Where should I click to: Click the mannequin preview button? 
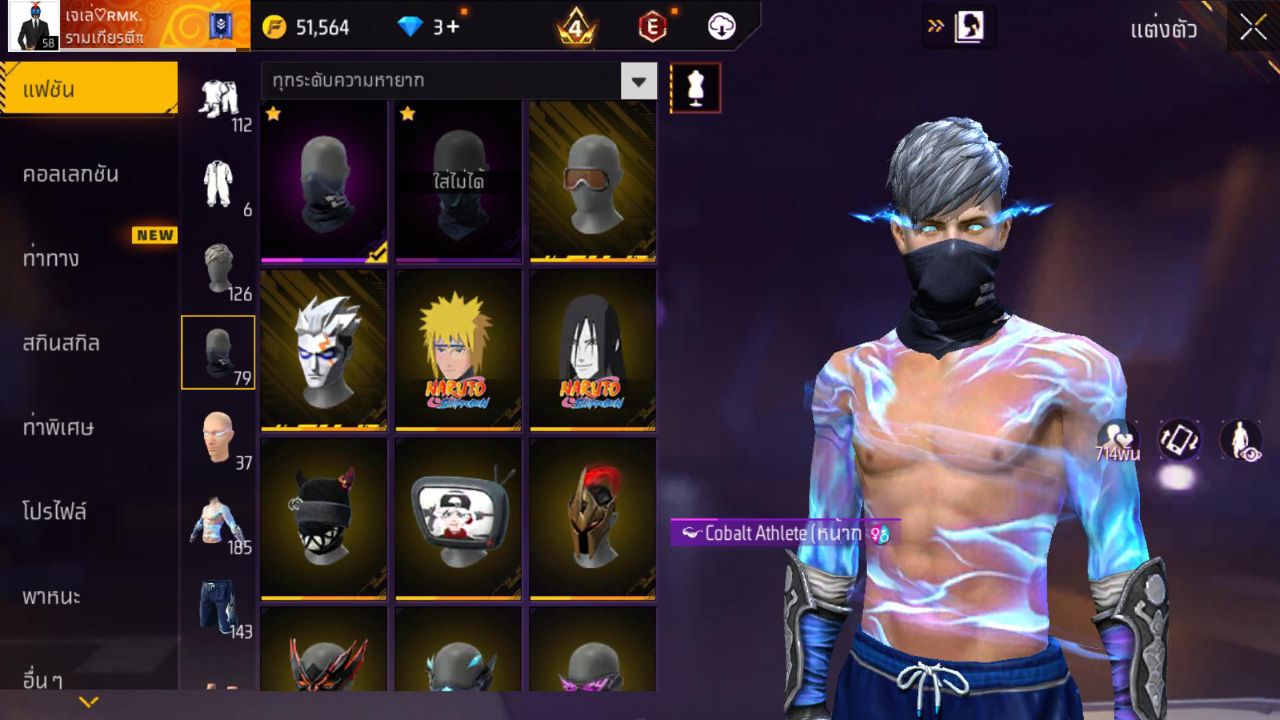click(x=695, y=88)
